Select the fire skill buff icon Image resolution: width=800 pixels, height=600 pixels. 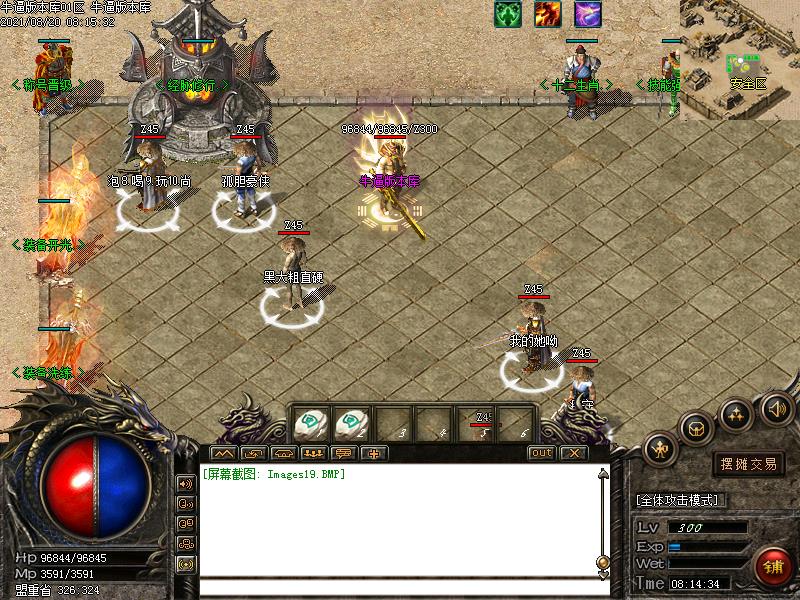point(547,14)
